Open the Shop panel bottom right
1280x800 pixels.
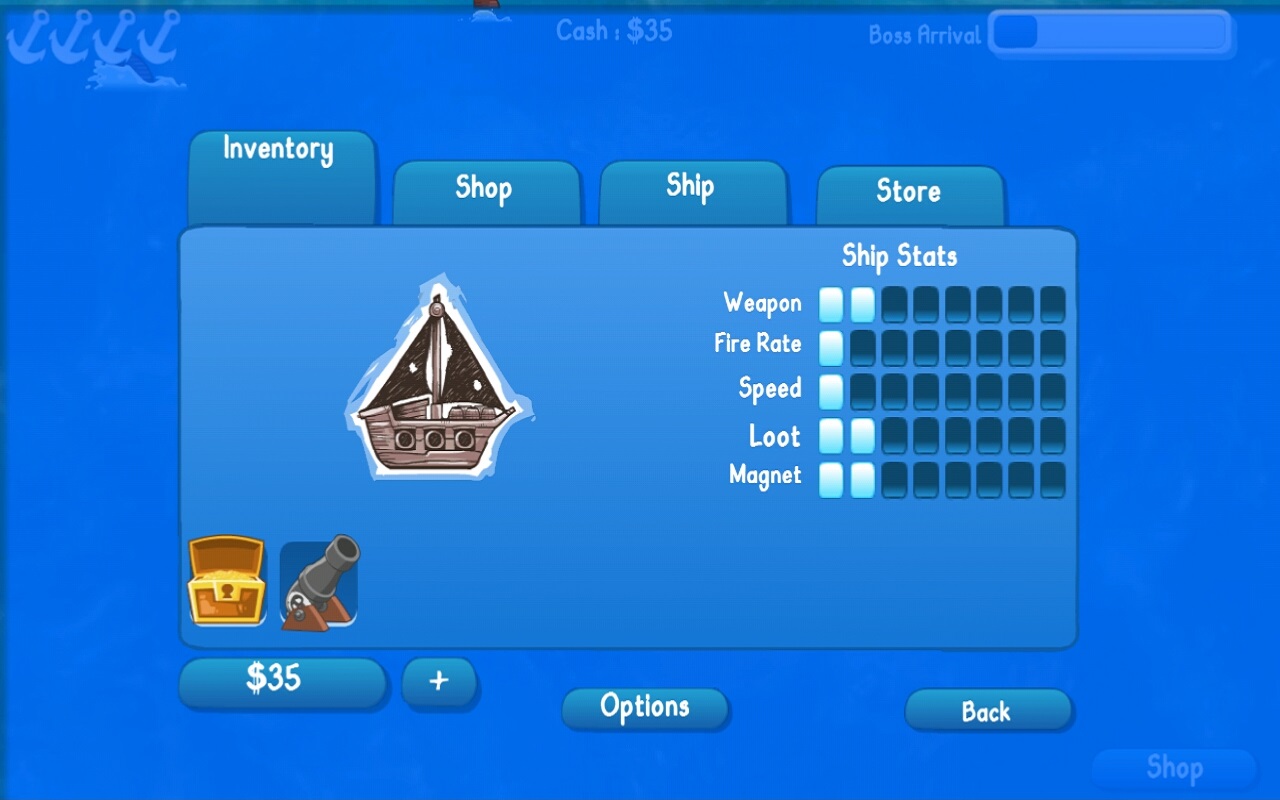(1176, 768)
